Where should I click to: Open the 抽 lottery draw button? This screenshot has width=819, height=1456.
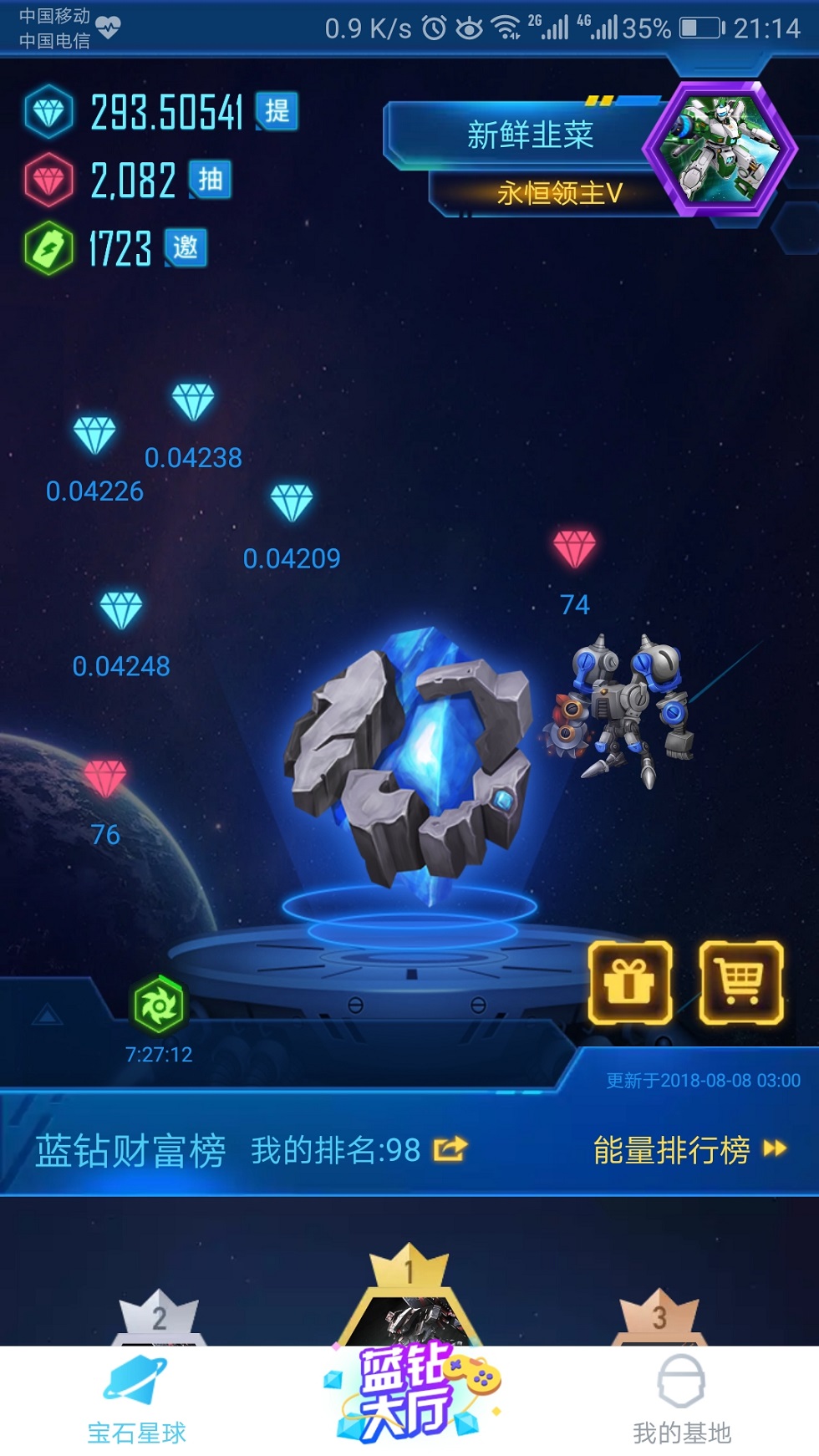point(210,180)
